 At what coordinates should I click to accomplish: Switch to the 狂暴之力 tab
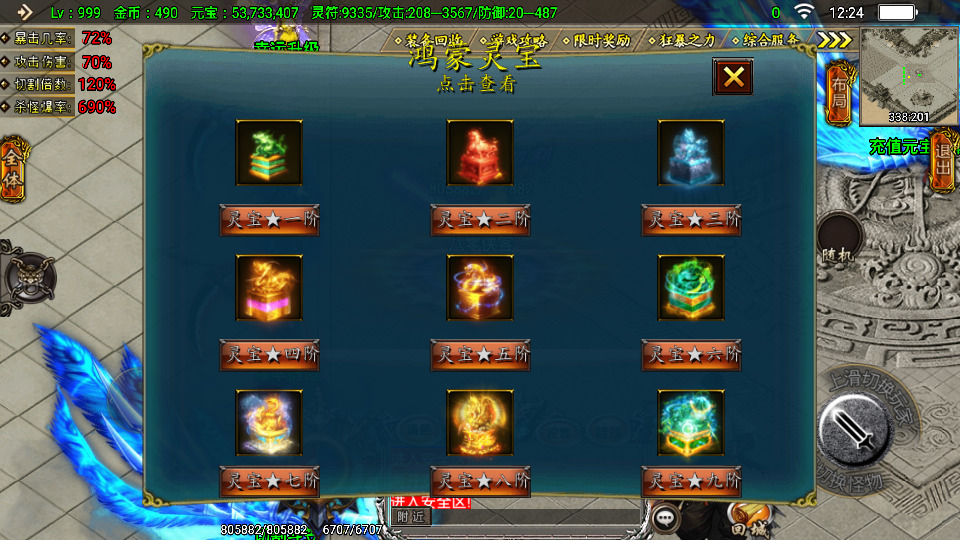click(x=688, y=41)
